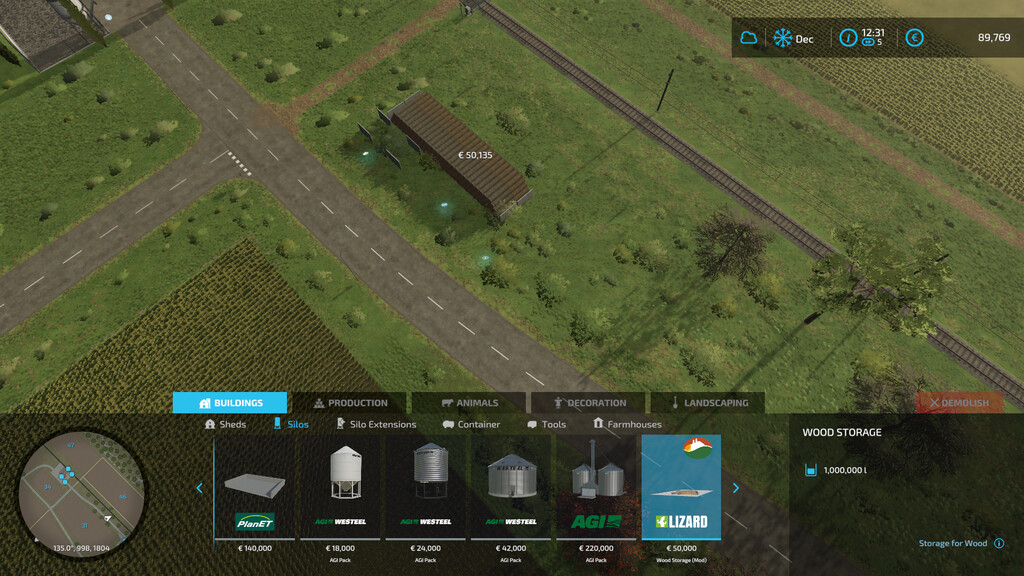Viewport: 1024px width, 576px height.
Task: Select the Landscaping tab
Action: pos(708,403)
